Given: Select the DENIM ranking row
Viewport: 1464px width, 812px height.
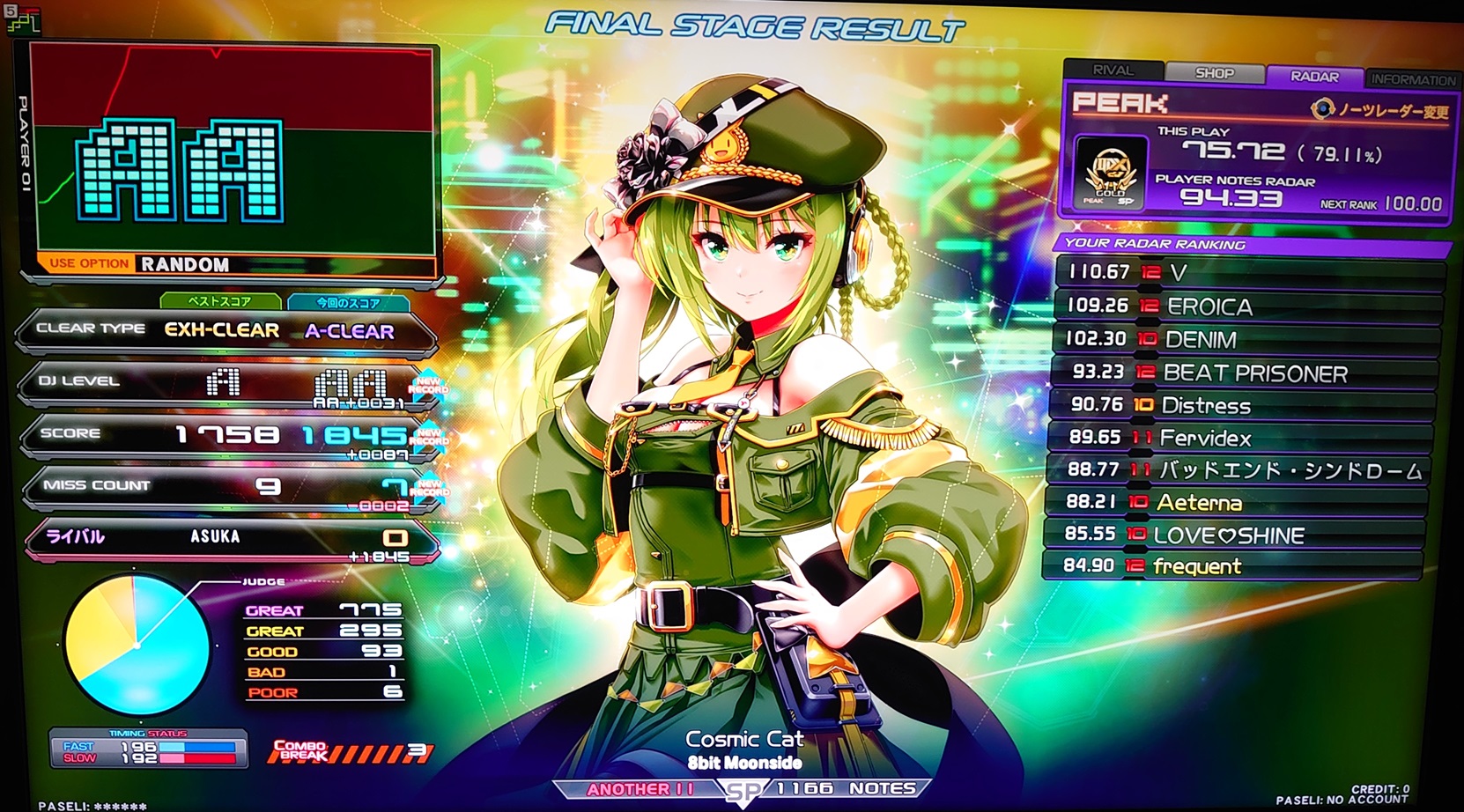Looking at the screenshot, I should [x=1247, y=339].
